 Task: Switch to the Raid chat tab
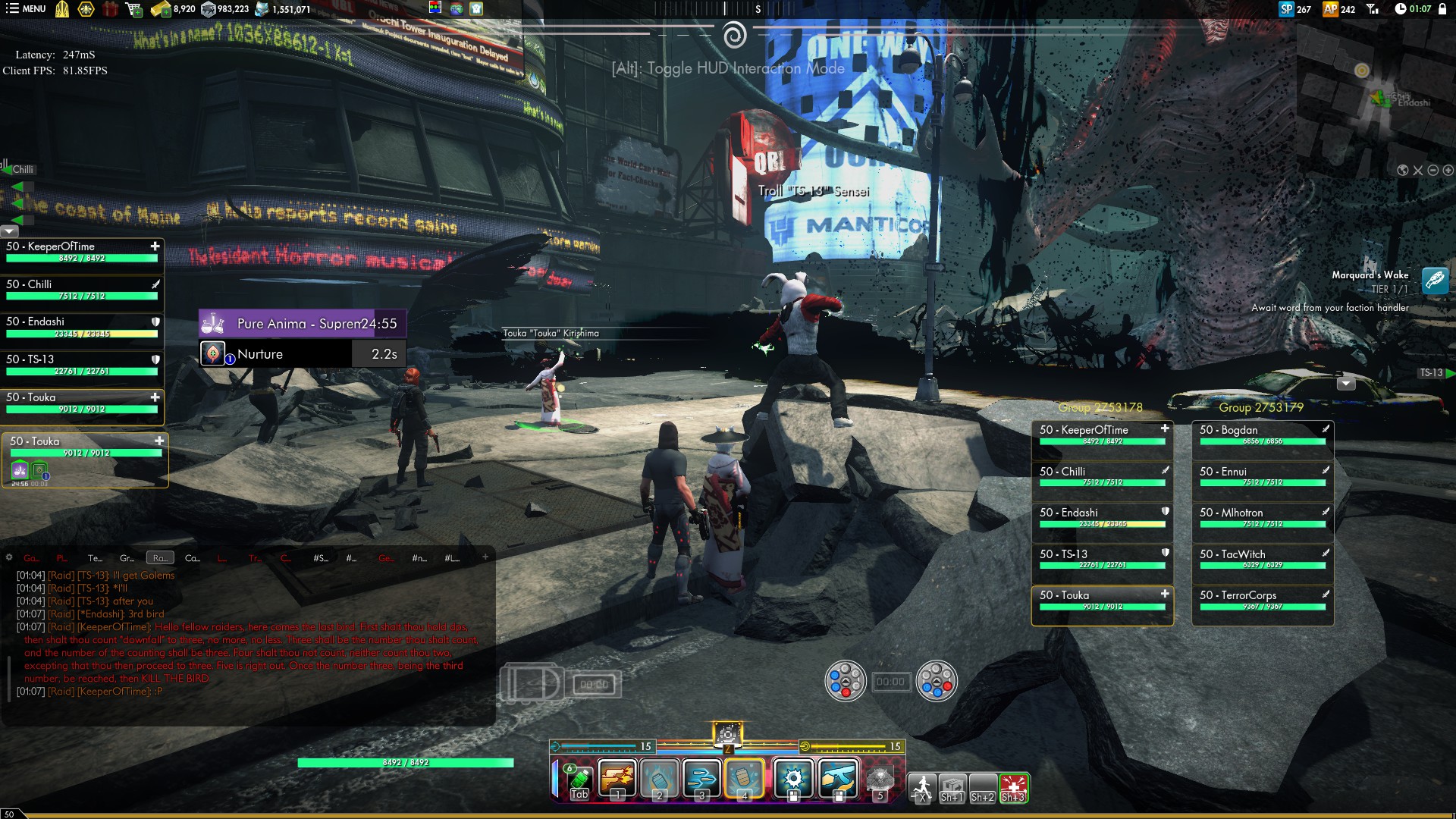pos(160,558)
